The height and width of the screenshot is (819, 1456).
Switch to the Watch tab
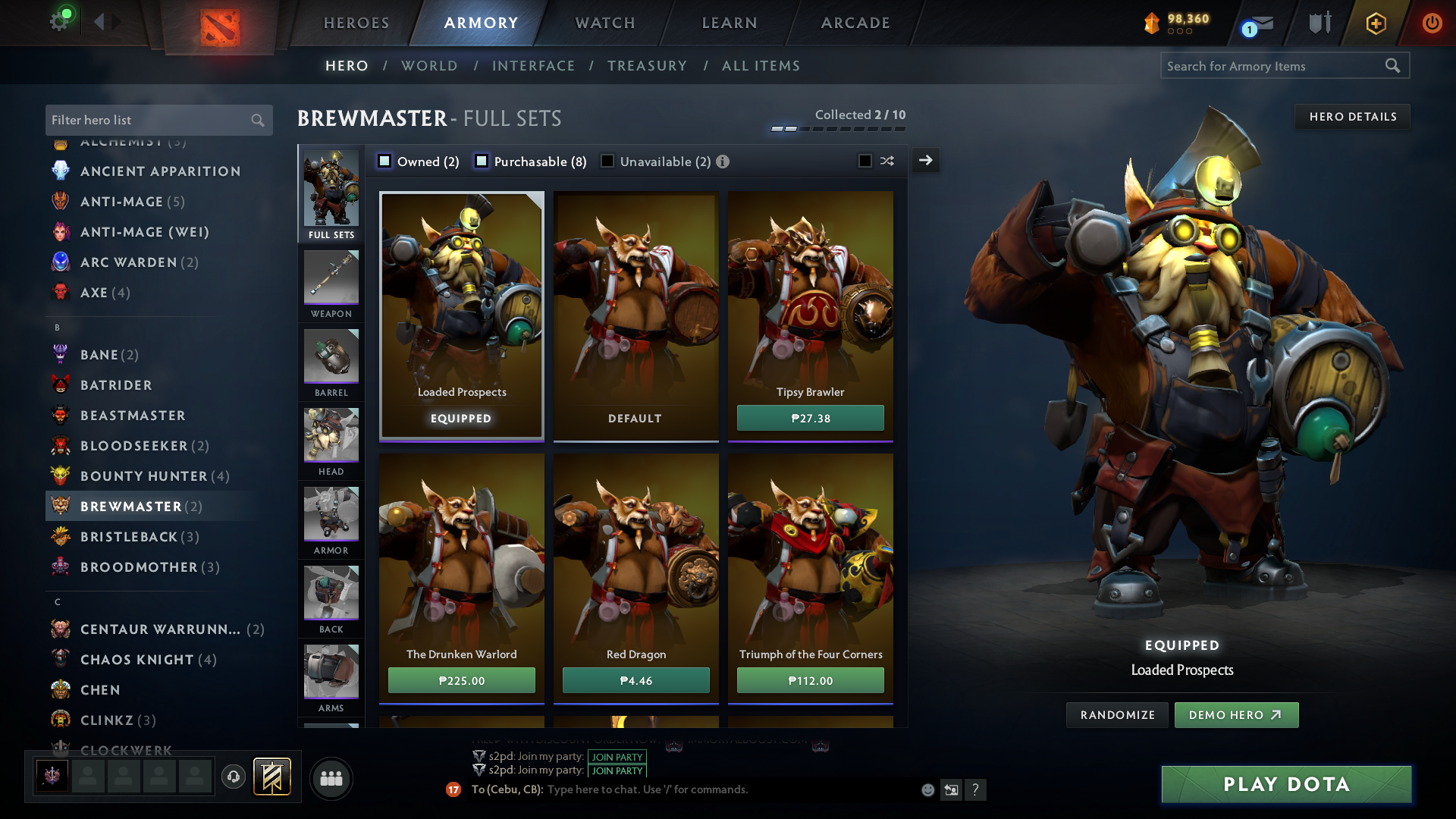605,23
